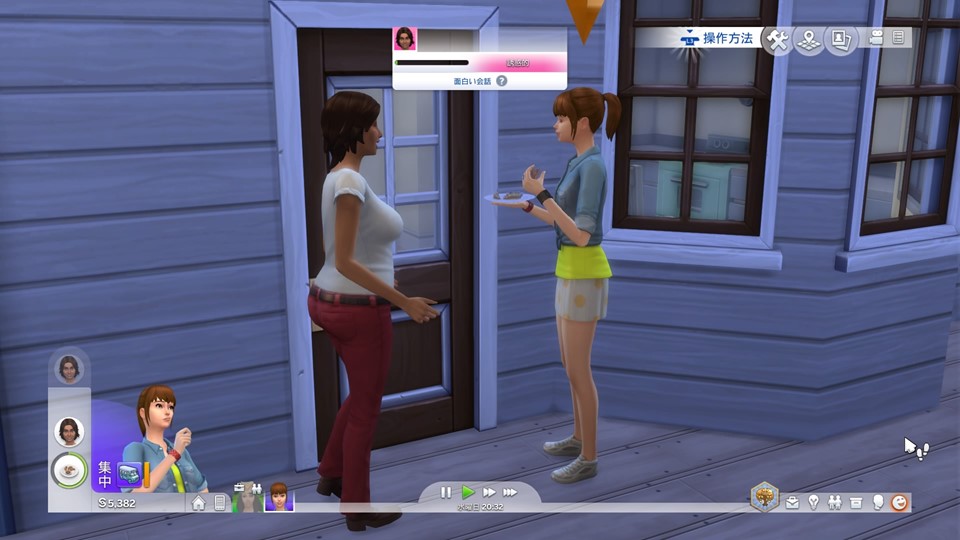The width and height of the screenshot is (960, 540).
Task: Open the skills lightbulb panel
Action: [x=813, y=502]
